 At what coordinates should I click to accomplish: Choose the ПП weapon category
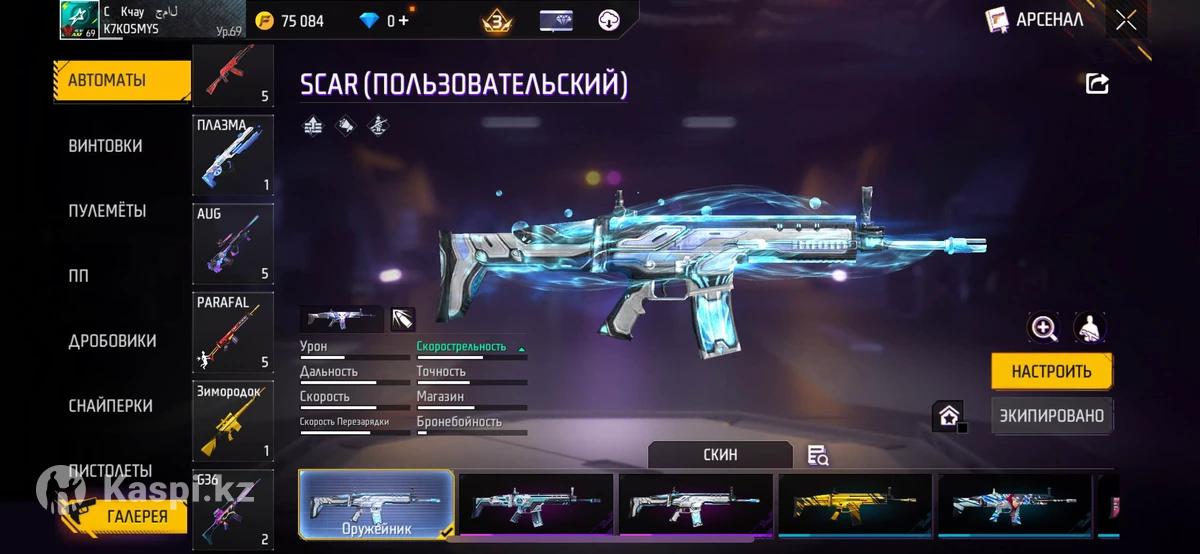tap(79, 276)
